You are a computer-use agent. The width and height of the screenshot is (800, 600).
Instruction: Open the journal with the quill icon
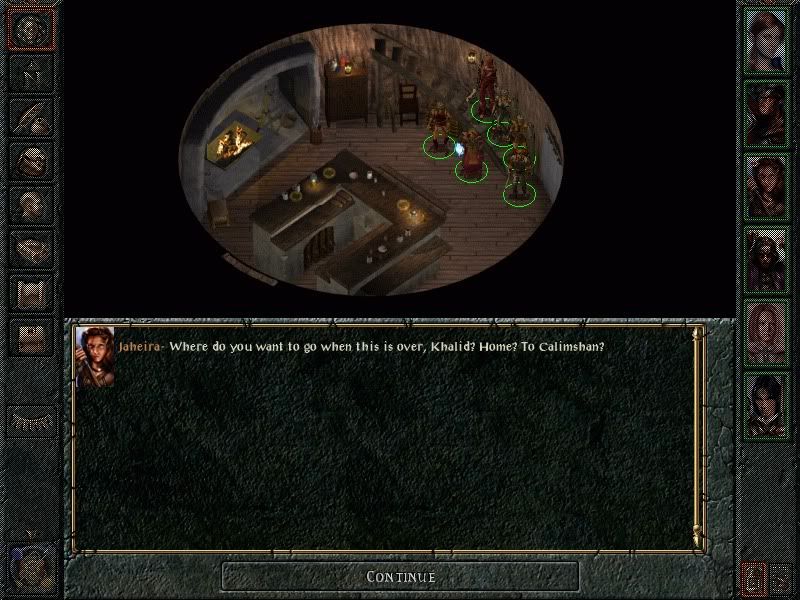30,117
